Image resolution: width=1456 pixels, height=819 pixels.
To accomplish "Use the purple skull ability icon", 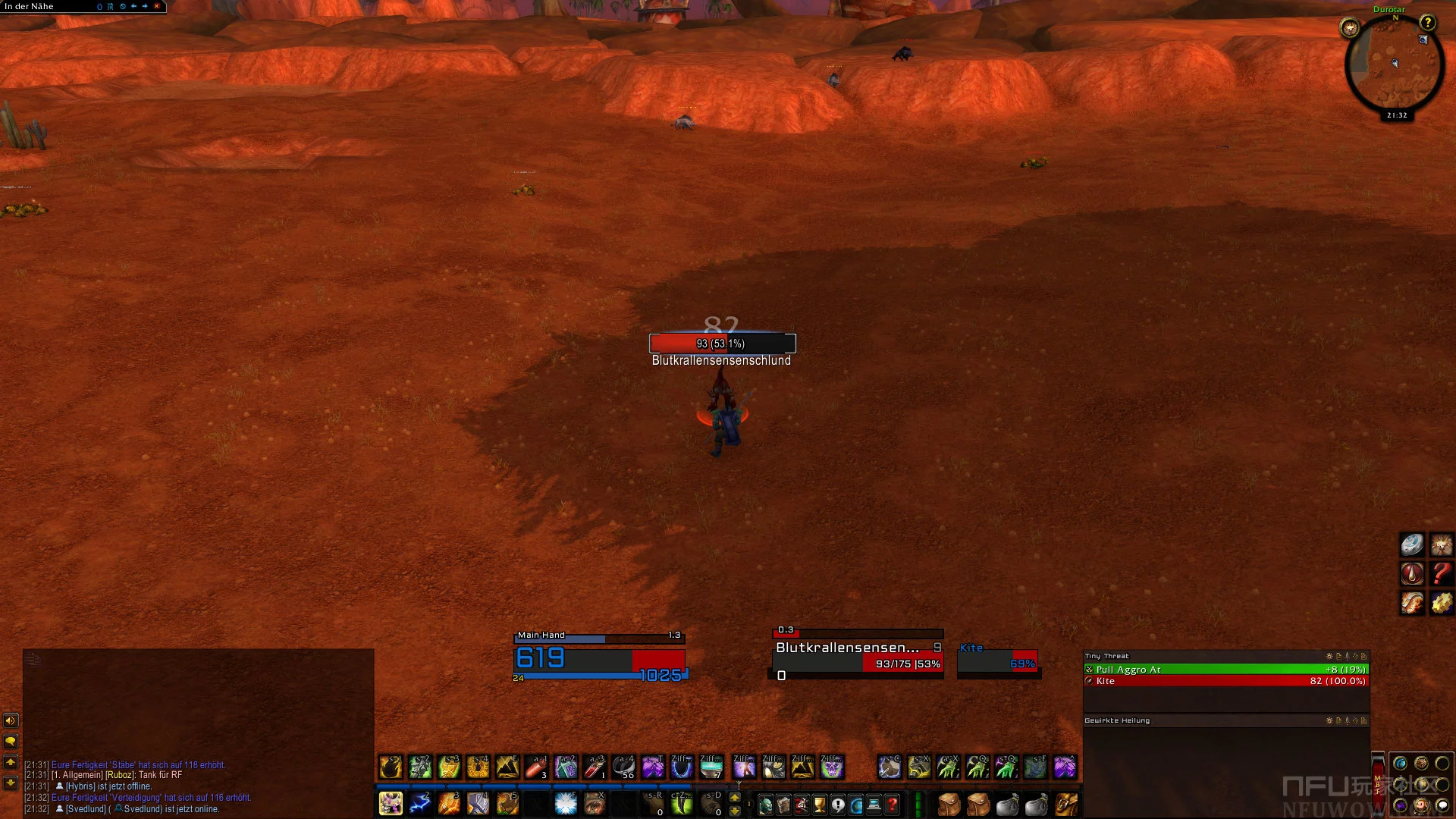I will click(832, 767).
